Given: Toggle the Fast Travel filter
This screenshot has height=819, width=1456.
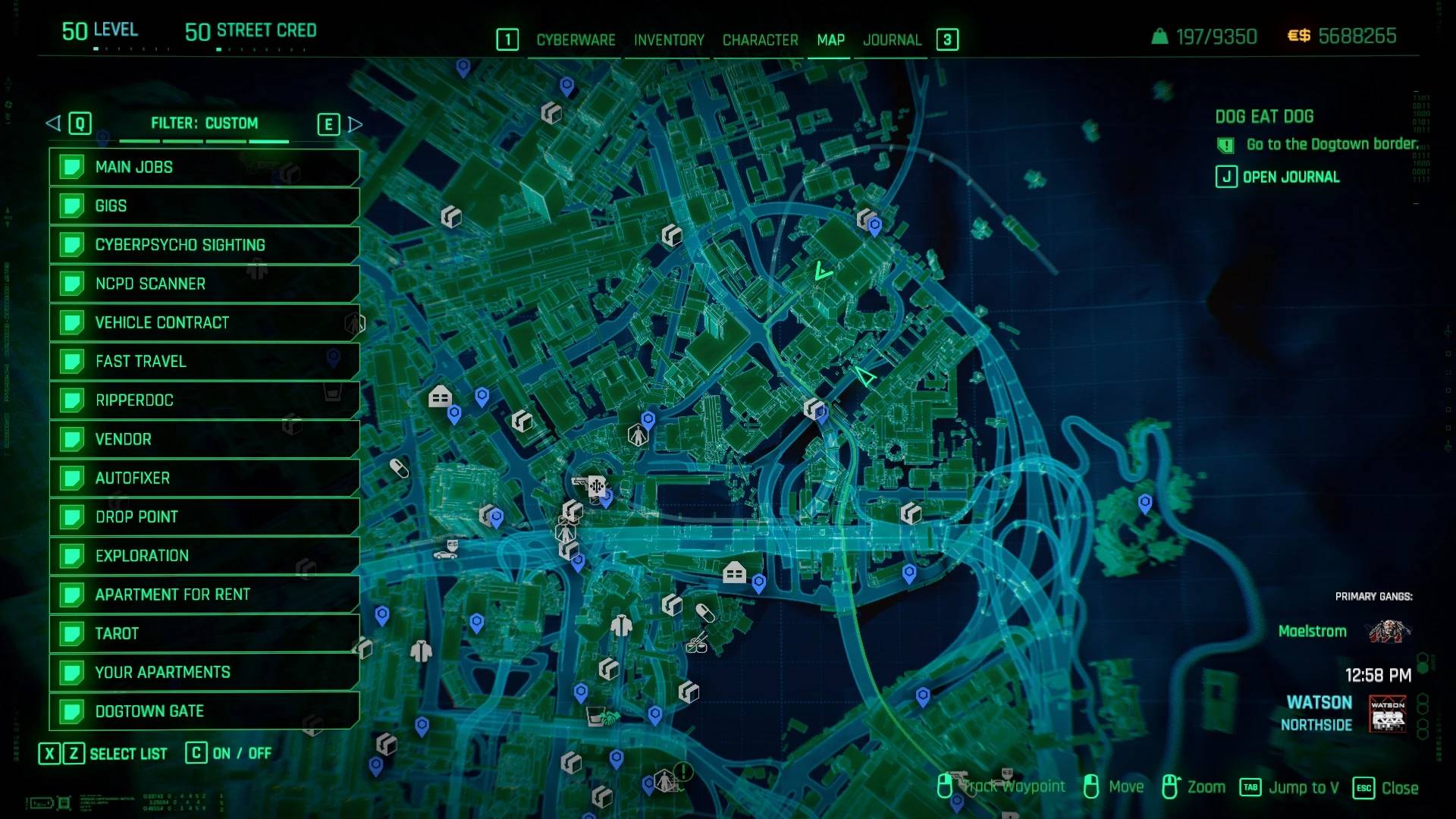Looking at the screenshot, I should tap(203, 362).
